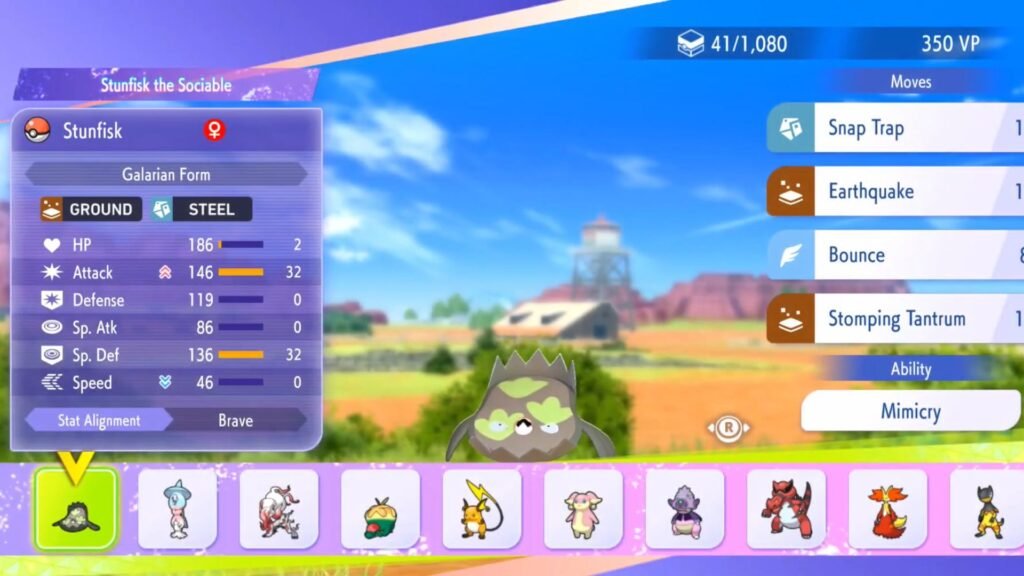Select the Bounce move
The image size is (1024, 576).
[x=895, y=255]
